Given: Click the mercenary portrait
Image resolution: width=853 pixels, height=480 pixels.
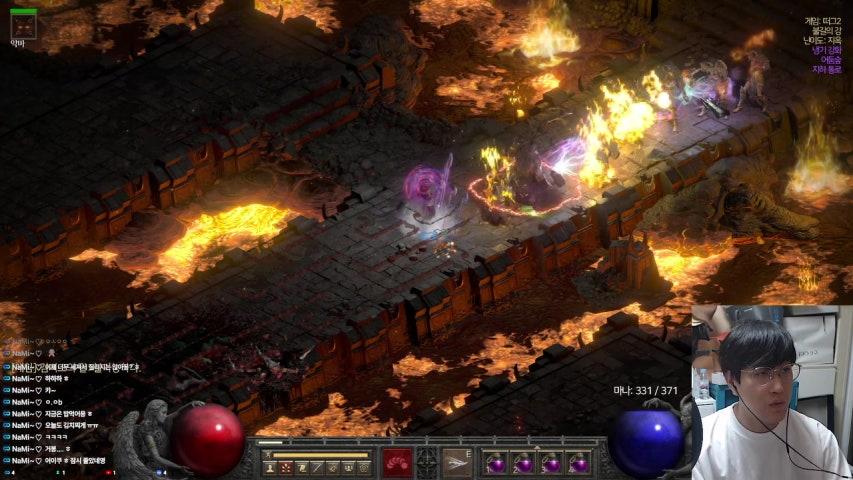Looking at the screenshot, I should tap(23, 24).
